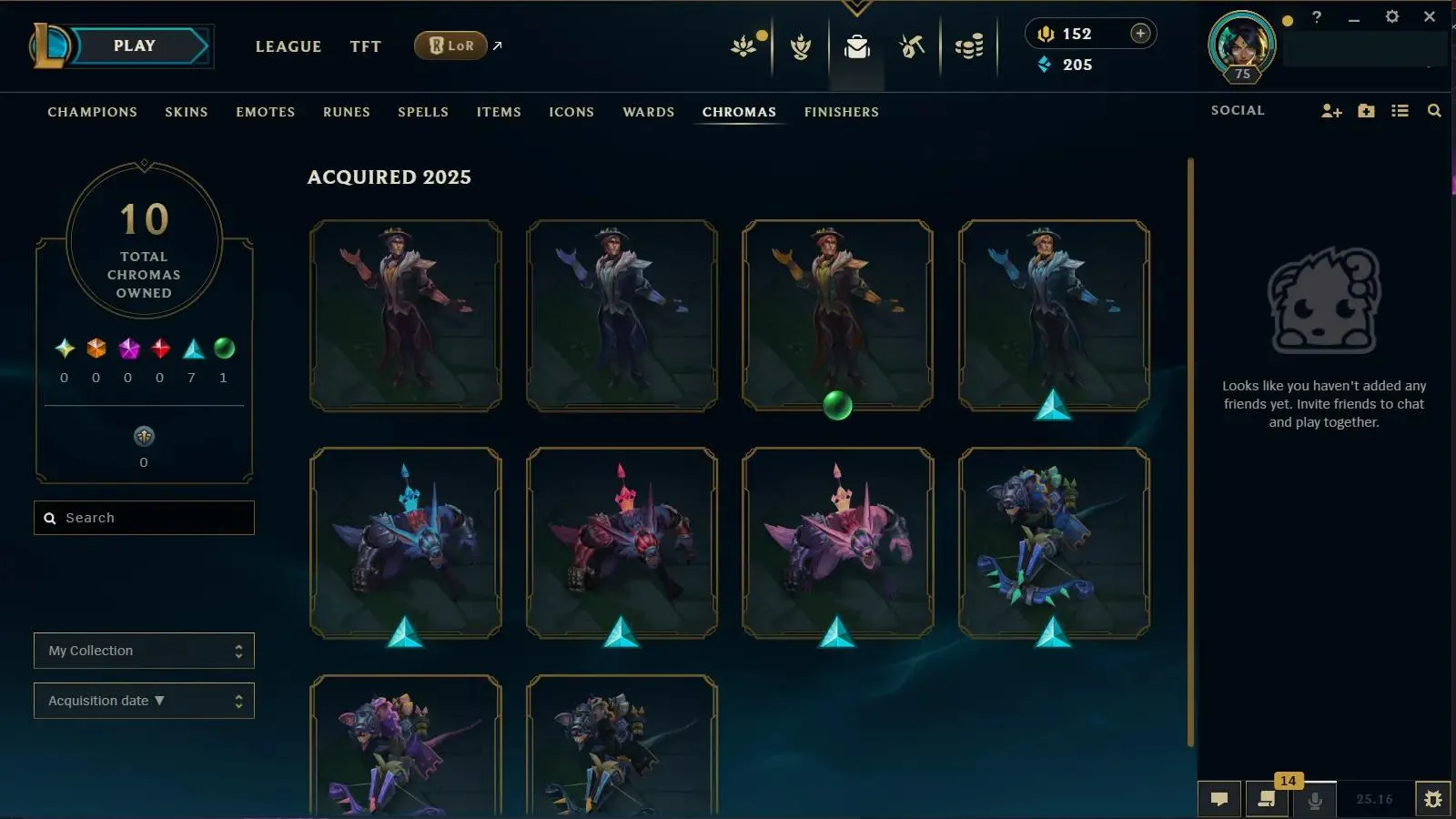This screenshot has height=819, width=1456.
Task: Open the Acquisition date sort dropdown
Action: [144, 700]
